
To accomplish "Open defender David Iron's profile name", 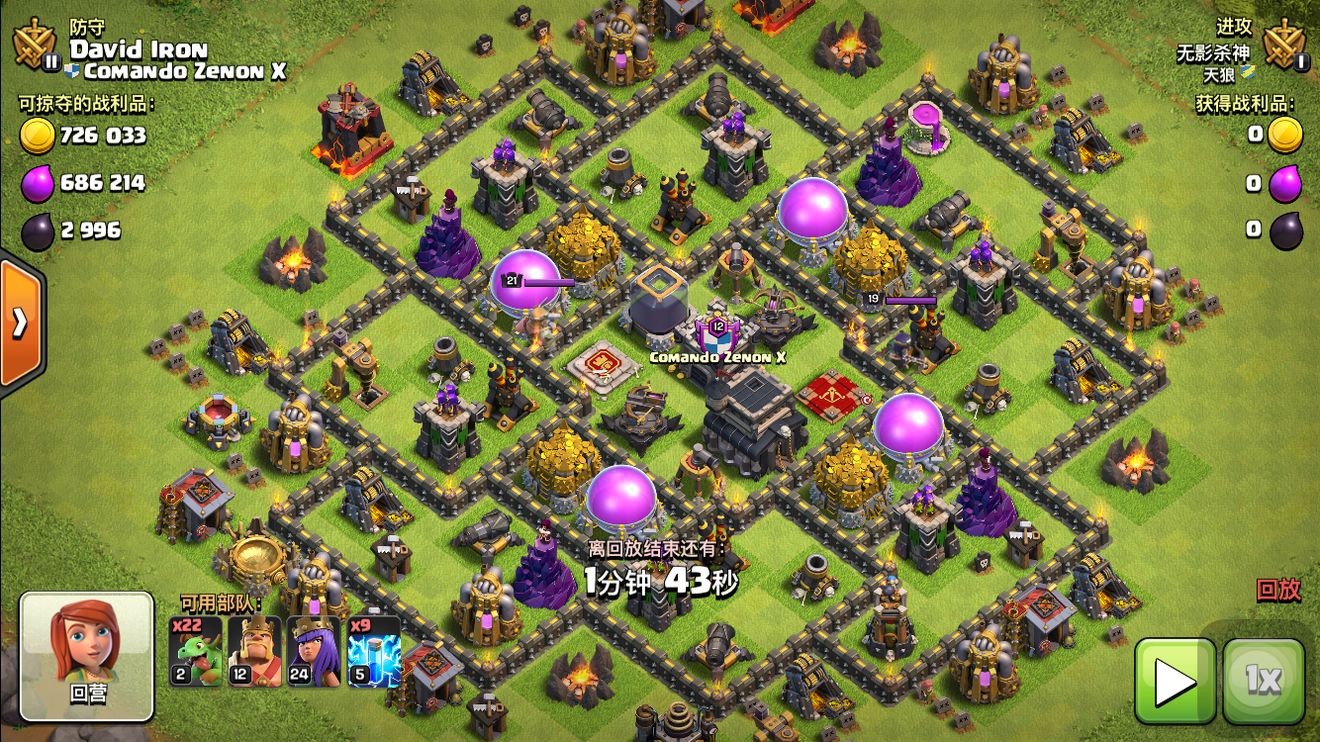I will [138, 49].
